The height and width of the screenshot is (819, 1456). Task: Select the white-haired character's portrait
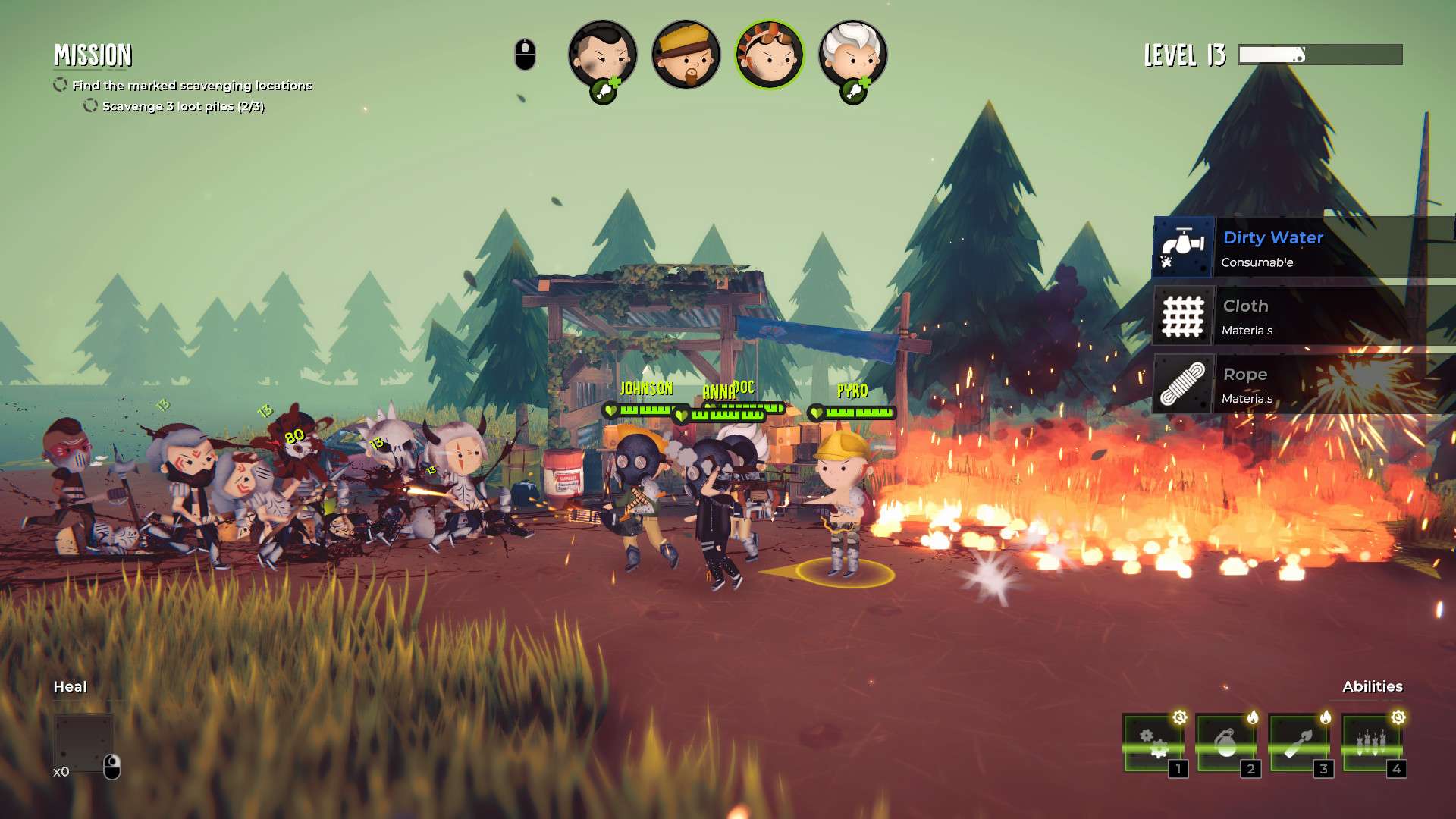852,55
